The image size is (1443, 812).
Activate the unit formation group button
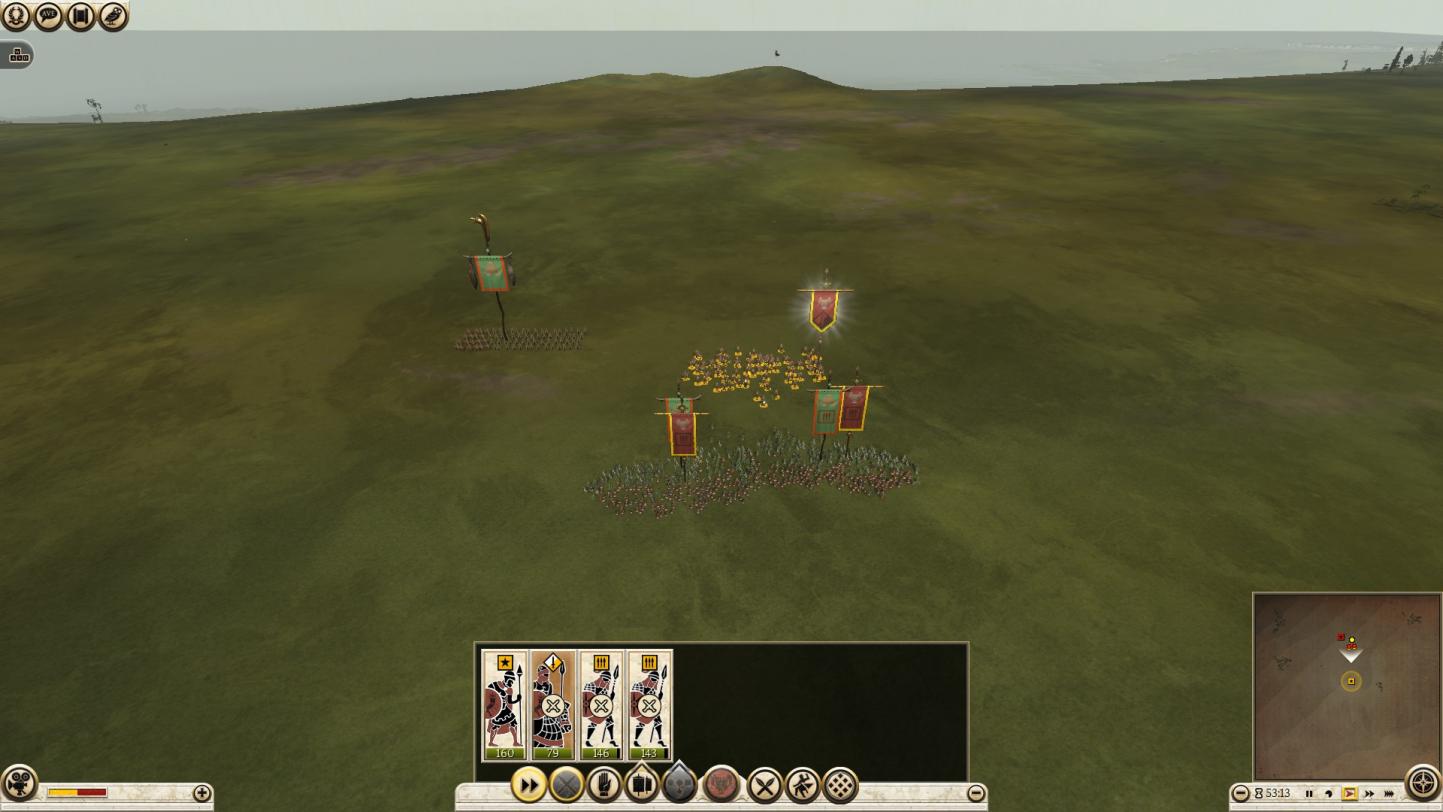click(x=641, y=786)
